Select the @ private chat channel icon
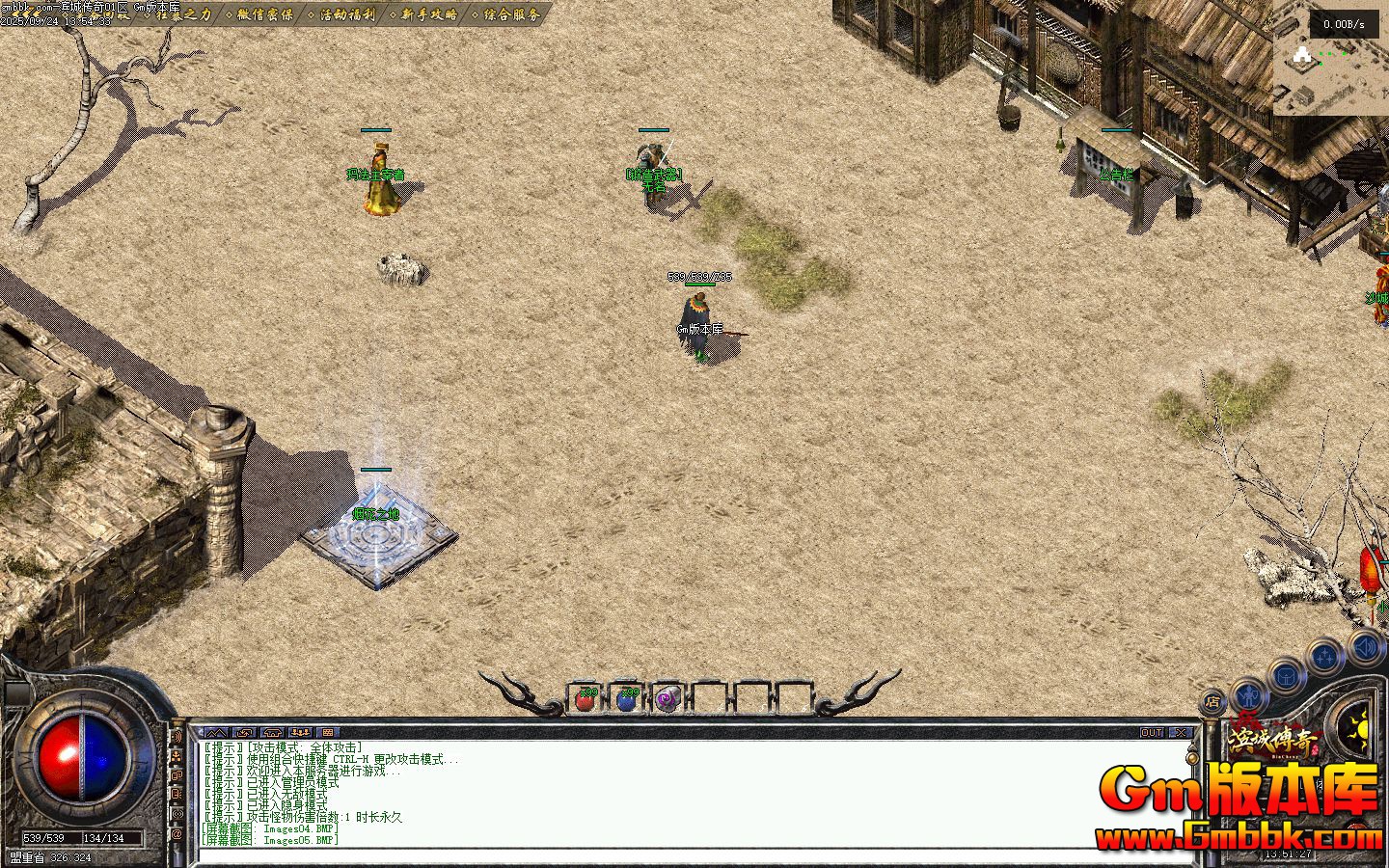This screenshot has height=868, width=1389. pos(177,834)
